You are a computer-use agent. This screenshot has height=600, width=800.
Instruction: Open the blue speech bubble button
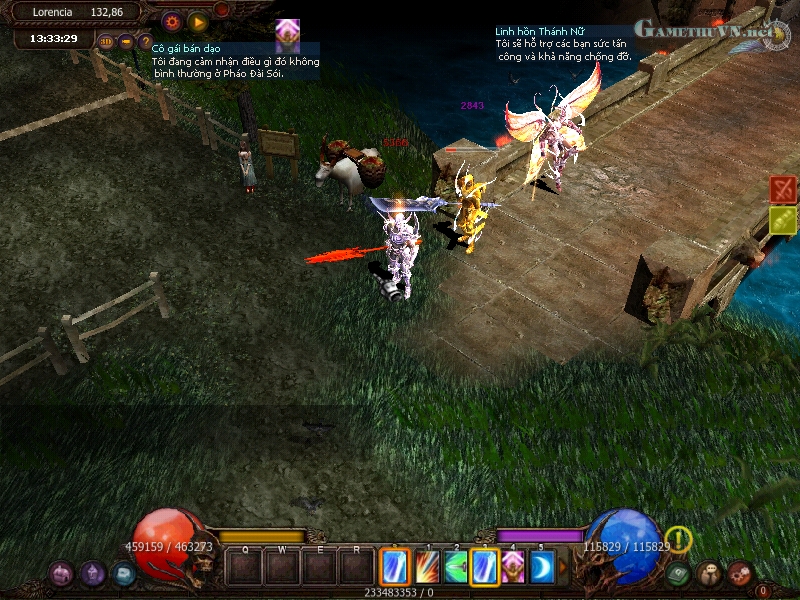click(x=123, y=573)
